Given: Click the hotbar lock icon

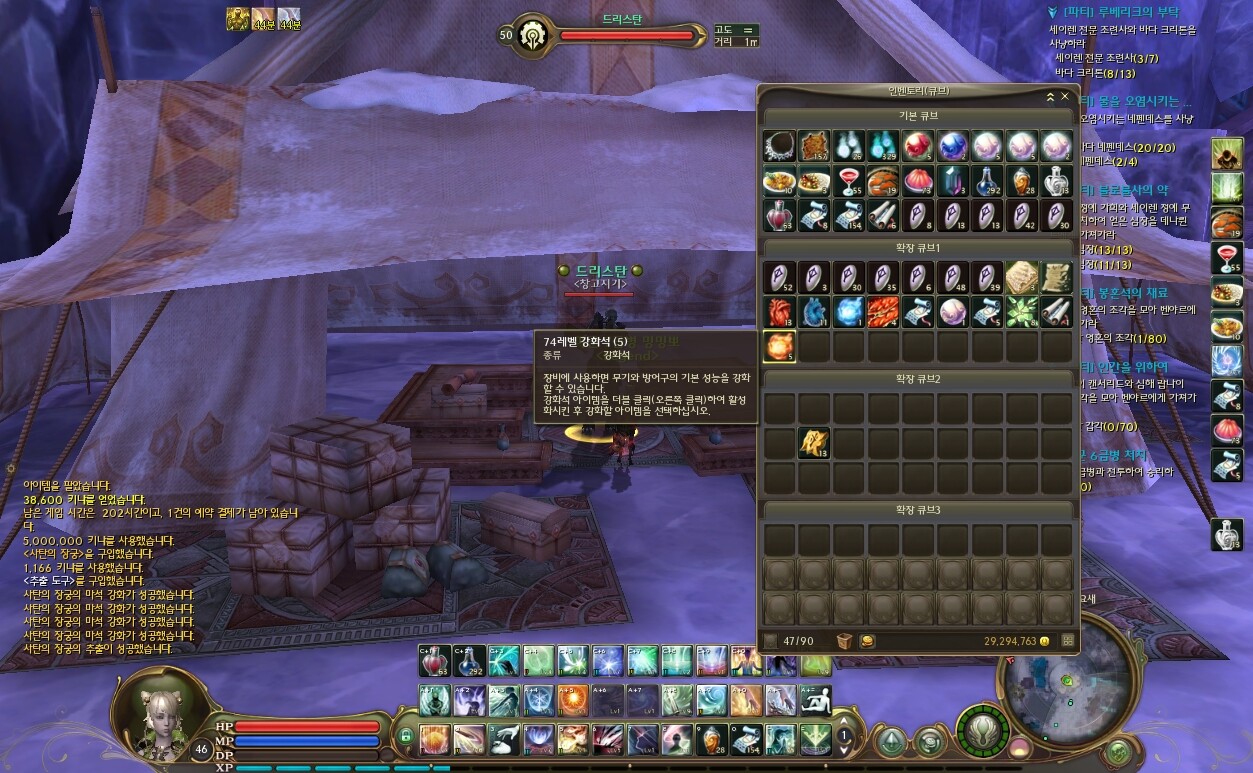Looking at the screenshot, I should click(405, 737).
